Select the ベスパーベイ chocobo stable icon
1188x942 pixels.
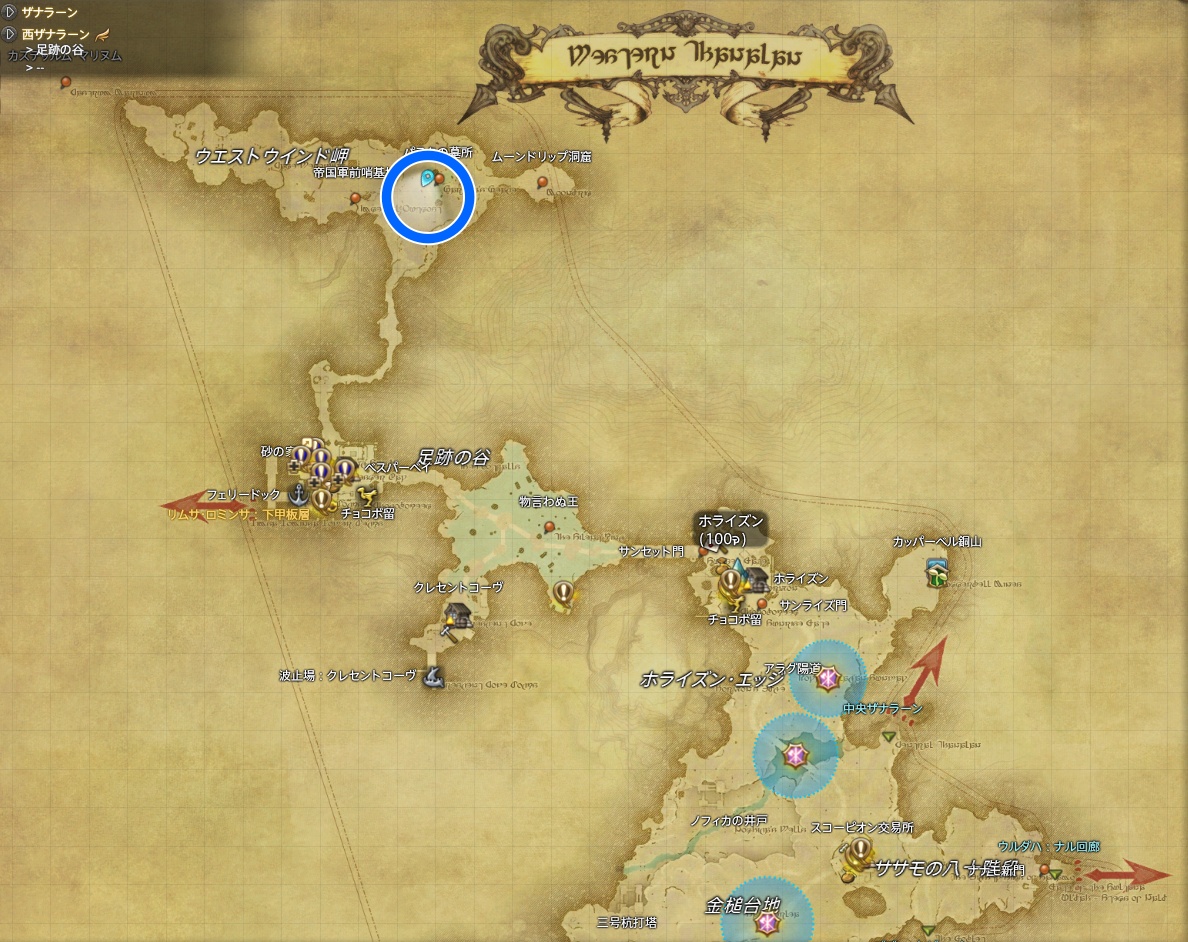(365, 495)
